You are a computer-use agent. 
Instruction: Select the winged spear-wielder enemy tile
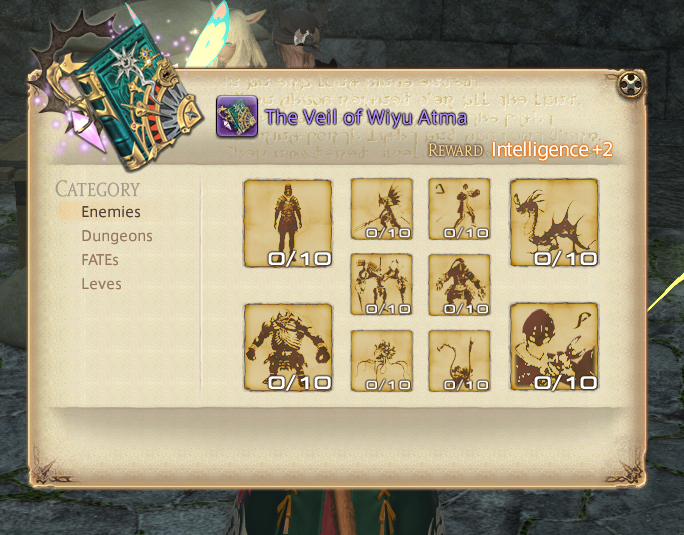pos(381,209)
